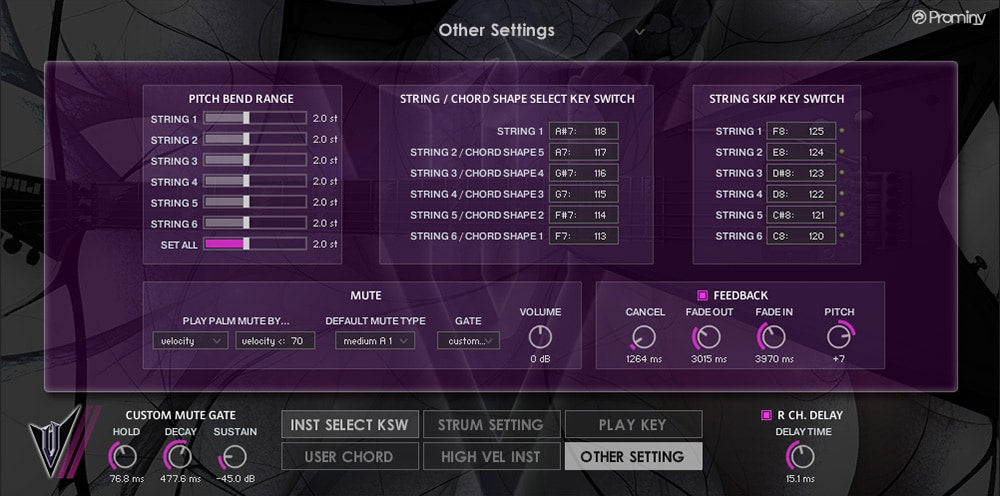
Task: Click the STRING 1 pitch bend slider
Action: (x=255, y=118)
